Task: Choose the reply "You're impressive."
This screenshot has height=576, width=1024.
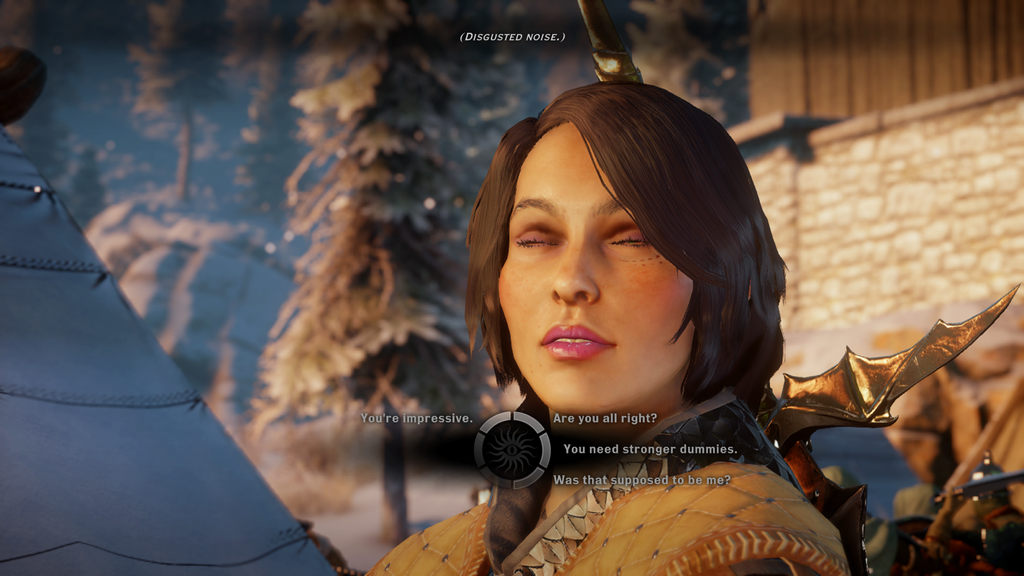Action: pyautogui.click(x=416, y=418)
